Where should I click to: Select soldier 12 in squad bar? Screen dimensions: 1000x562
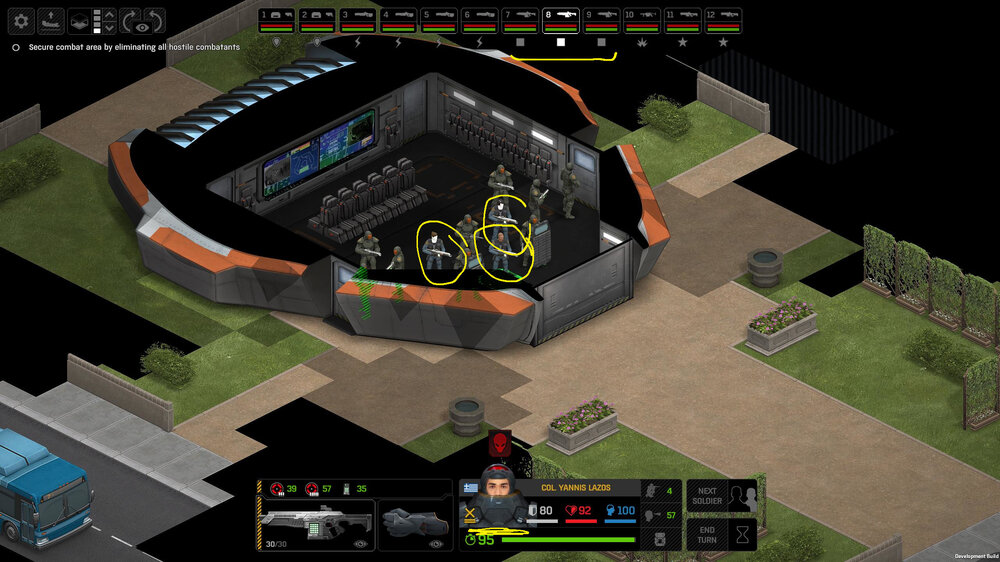723,18
